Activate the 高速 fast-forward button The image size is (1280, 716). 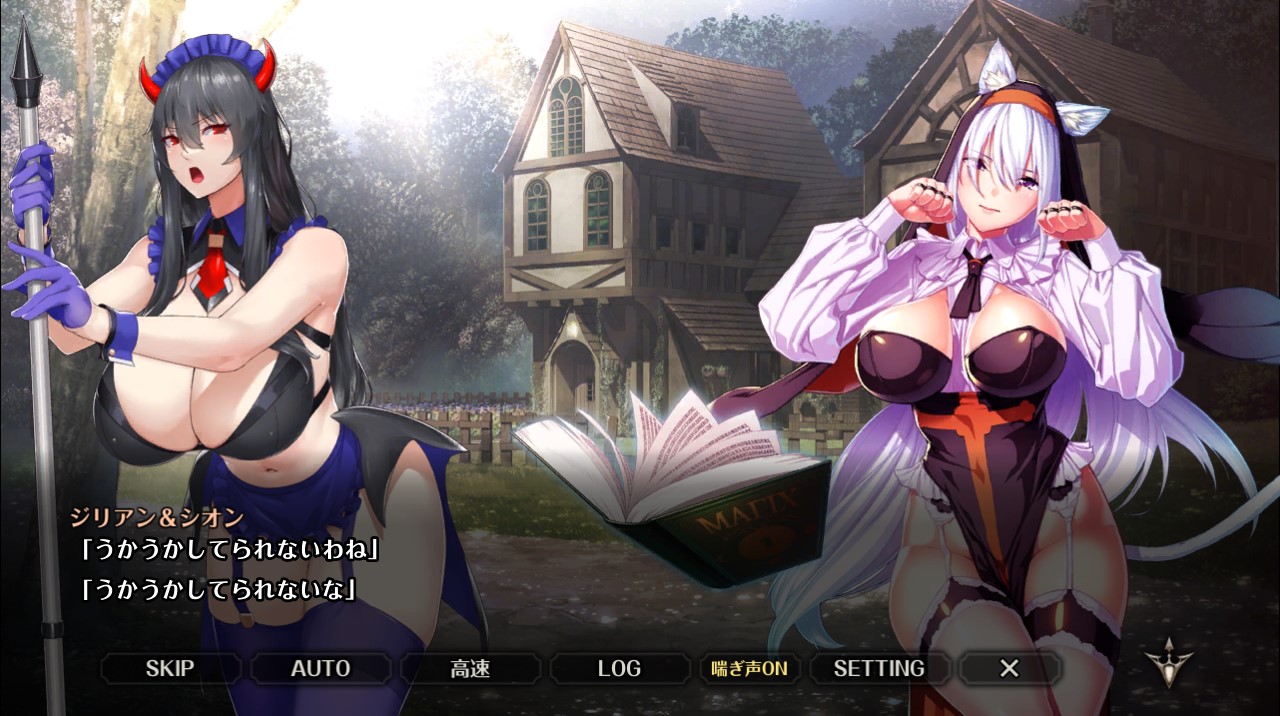[470, 668]
